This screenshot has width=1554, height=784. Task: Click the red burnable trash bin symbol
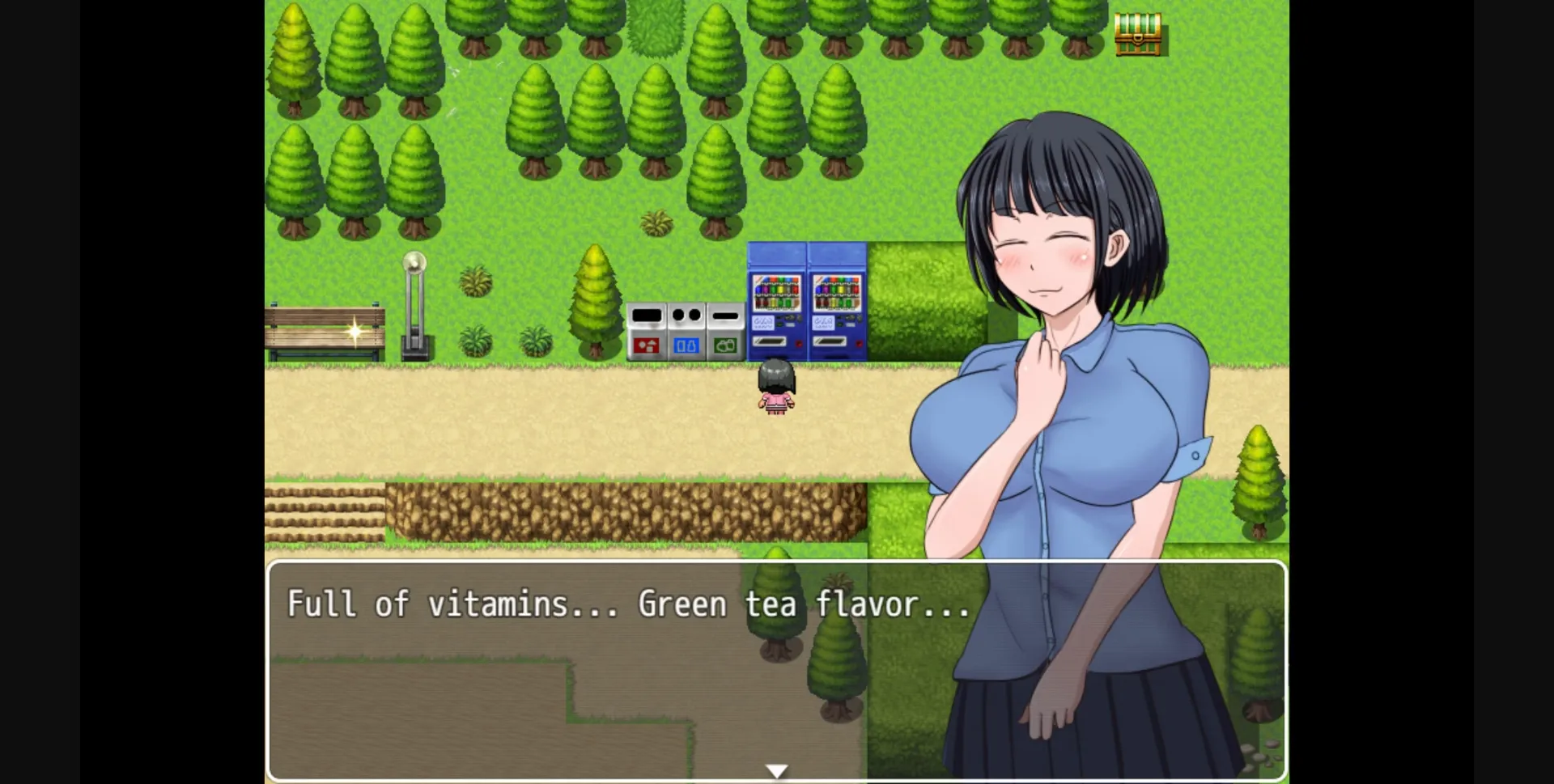tap(646, 345)
